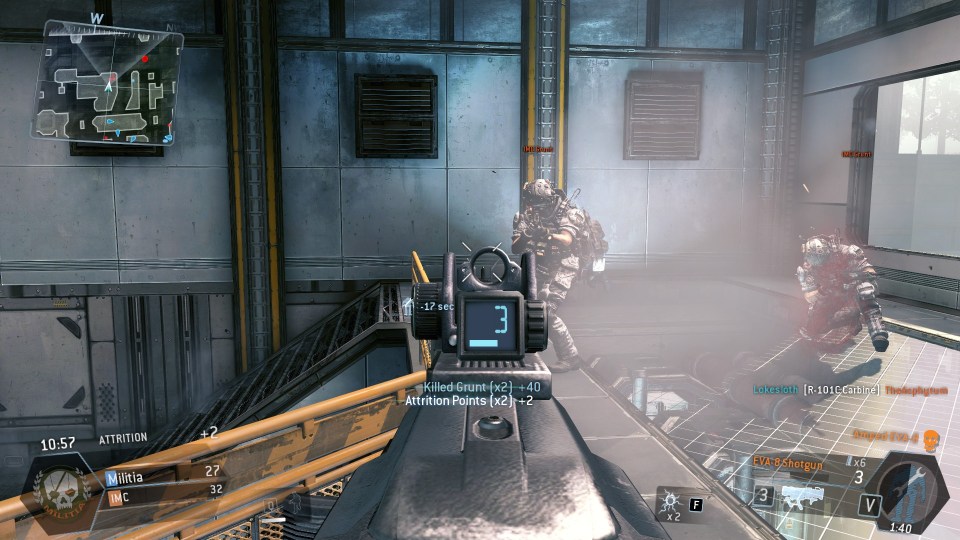Select the IMC team score row

(x=165, y=492)
